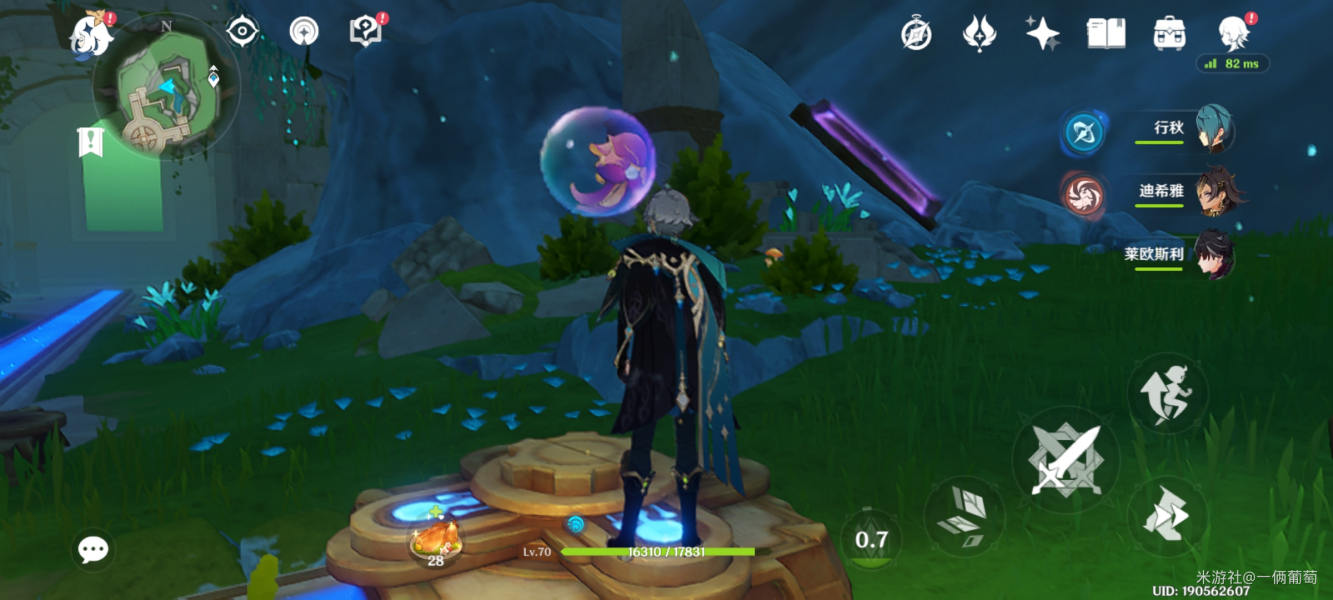The height and width of the screenshot is (600, 1333).
Task: Switch to party member 莱欧斯利
Action: pyautogui.click(x=1214, y=254)
